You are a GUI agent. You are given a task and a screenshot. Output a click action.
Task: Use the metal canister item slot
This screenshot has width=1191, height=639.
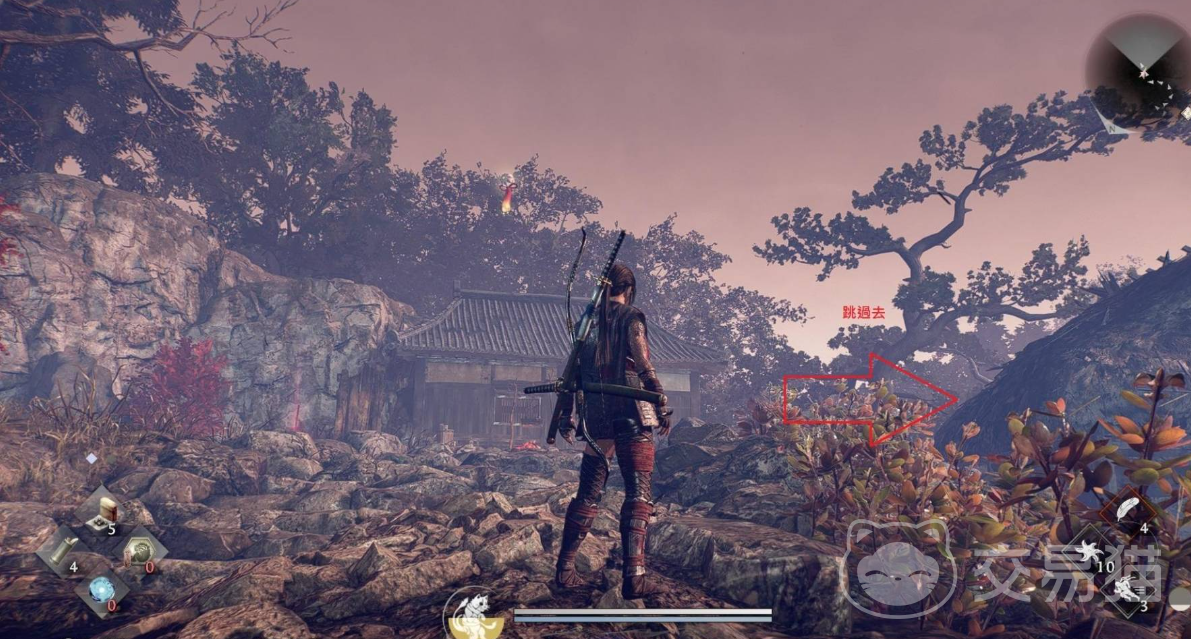tap(62, 550)
